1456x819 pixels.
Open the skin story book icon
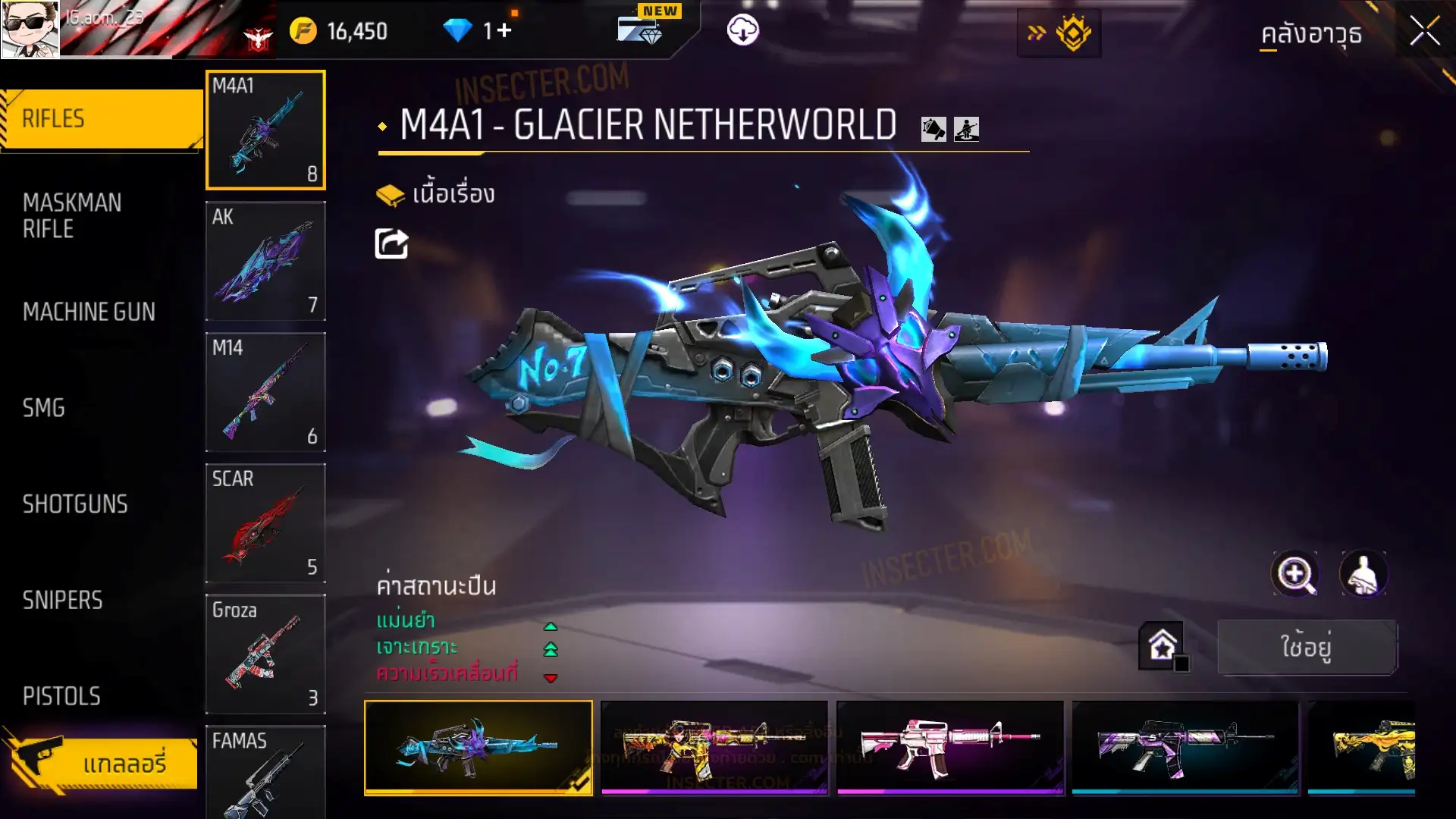tap(391, 195)
